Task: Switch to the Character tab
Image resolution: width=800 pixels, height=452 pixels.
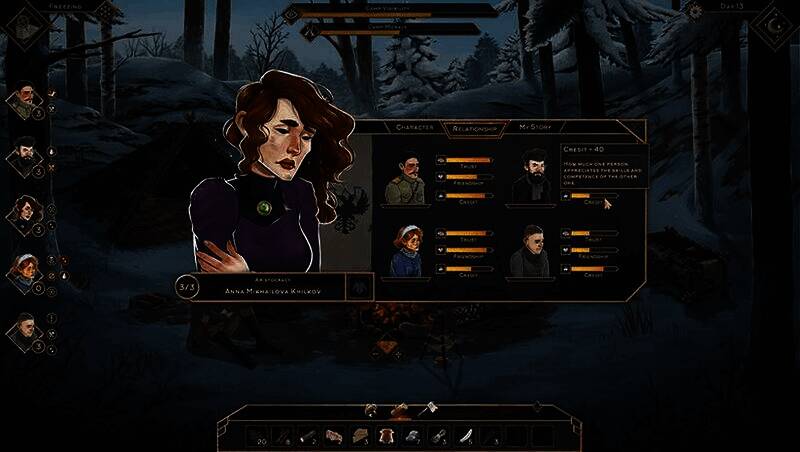Action: point(414,127)
